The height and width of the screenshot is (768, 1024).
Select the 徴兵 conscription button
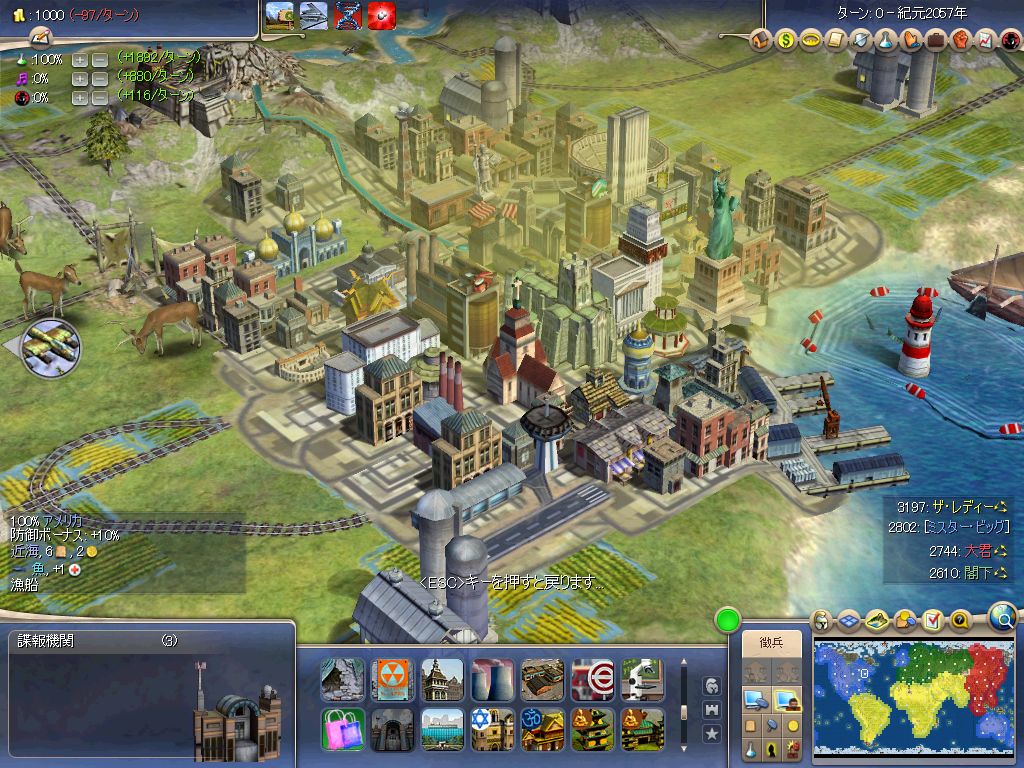pyautogui.click(x=771, y=643)
